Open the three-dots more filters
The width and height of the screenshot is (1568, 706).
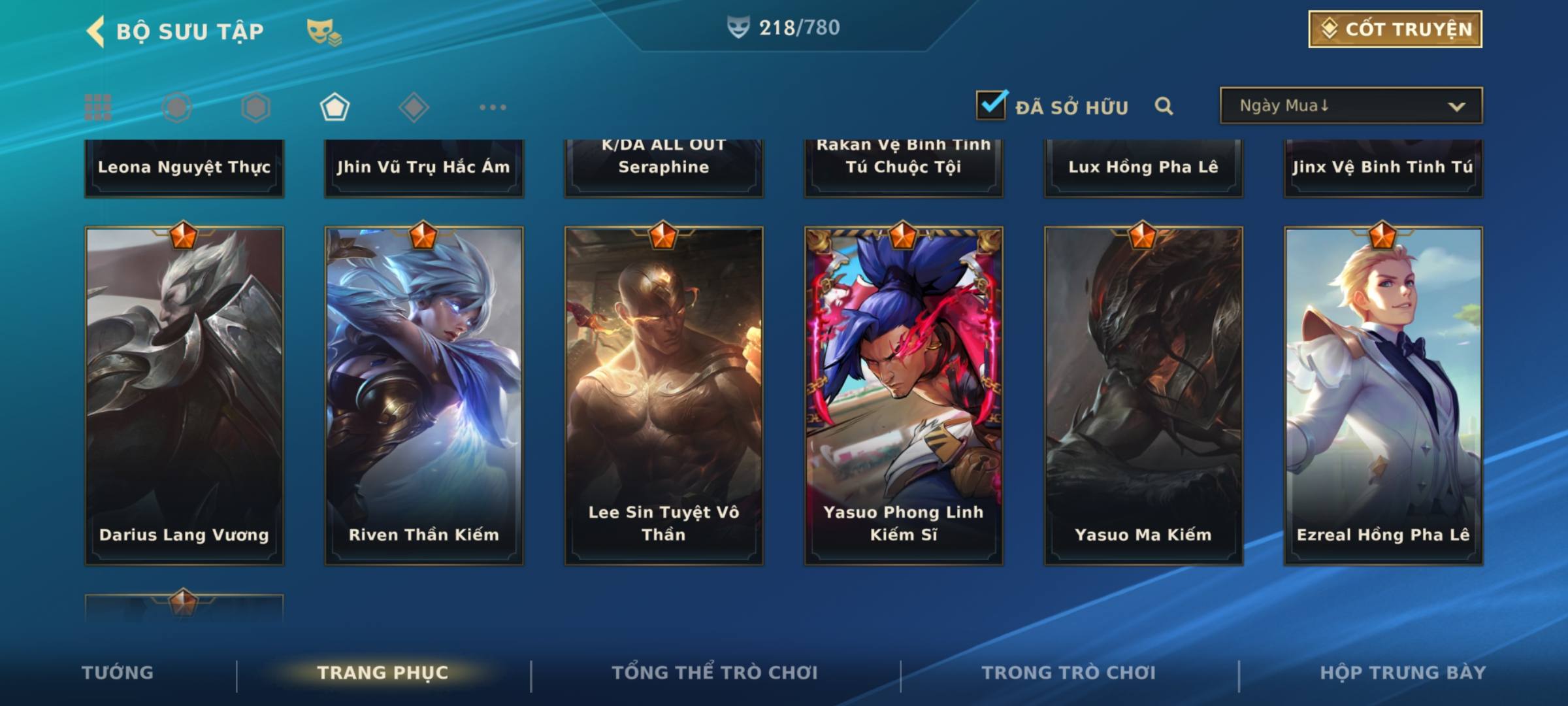click(x=493, y=107)
